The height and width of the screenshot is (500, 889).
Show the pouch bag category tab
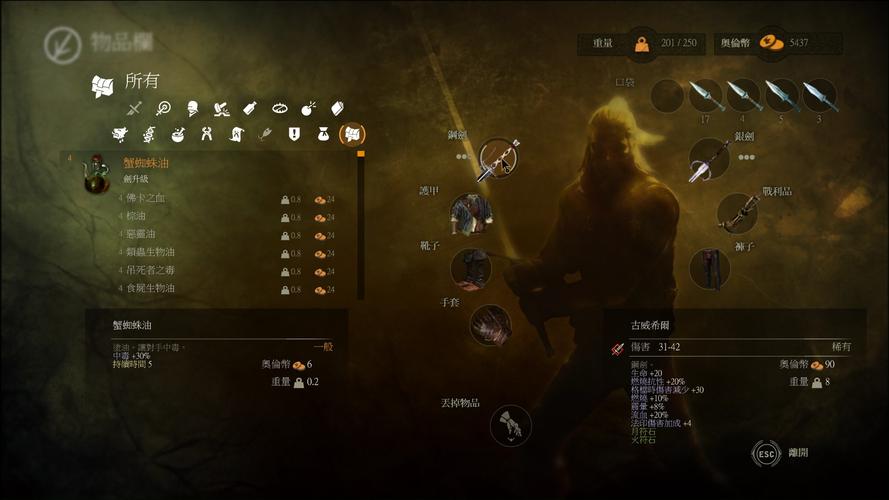[x=323, y=134]
